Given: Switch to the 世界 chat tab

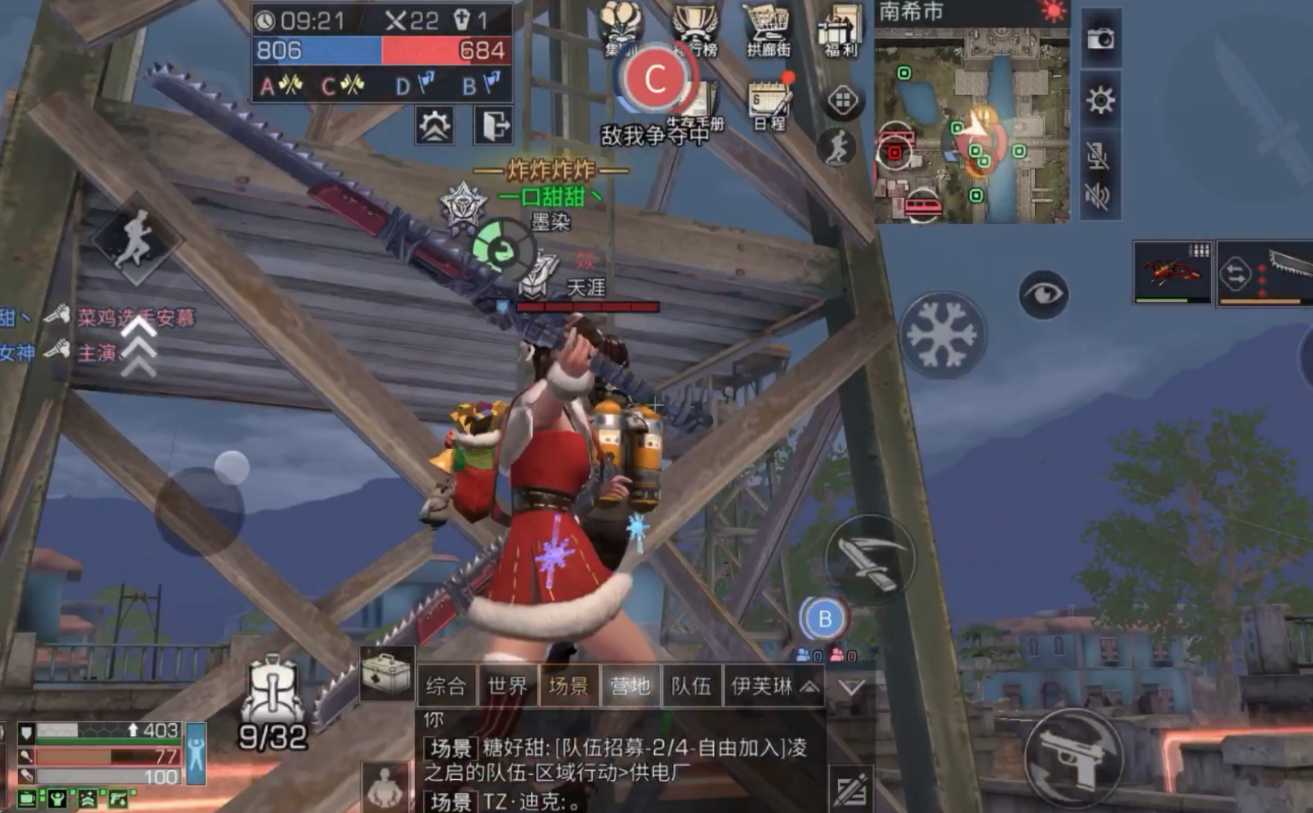Looking at the screenshot, I should click(506, 687).
